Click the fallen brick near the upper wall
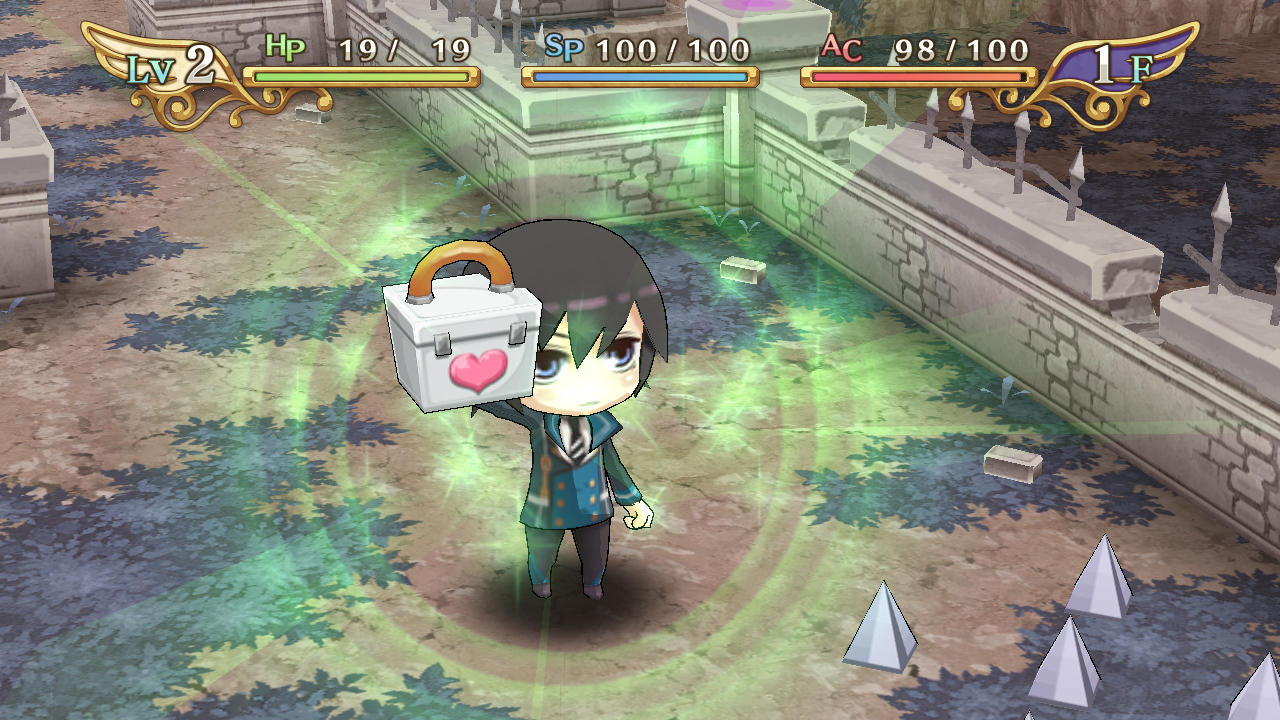Viewport: 1280px width, 720px height. point(740,270)
